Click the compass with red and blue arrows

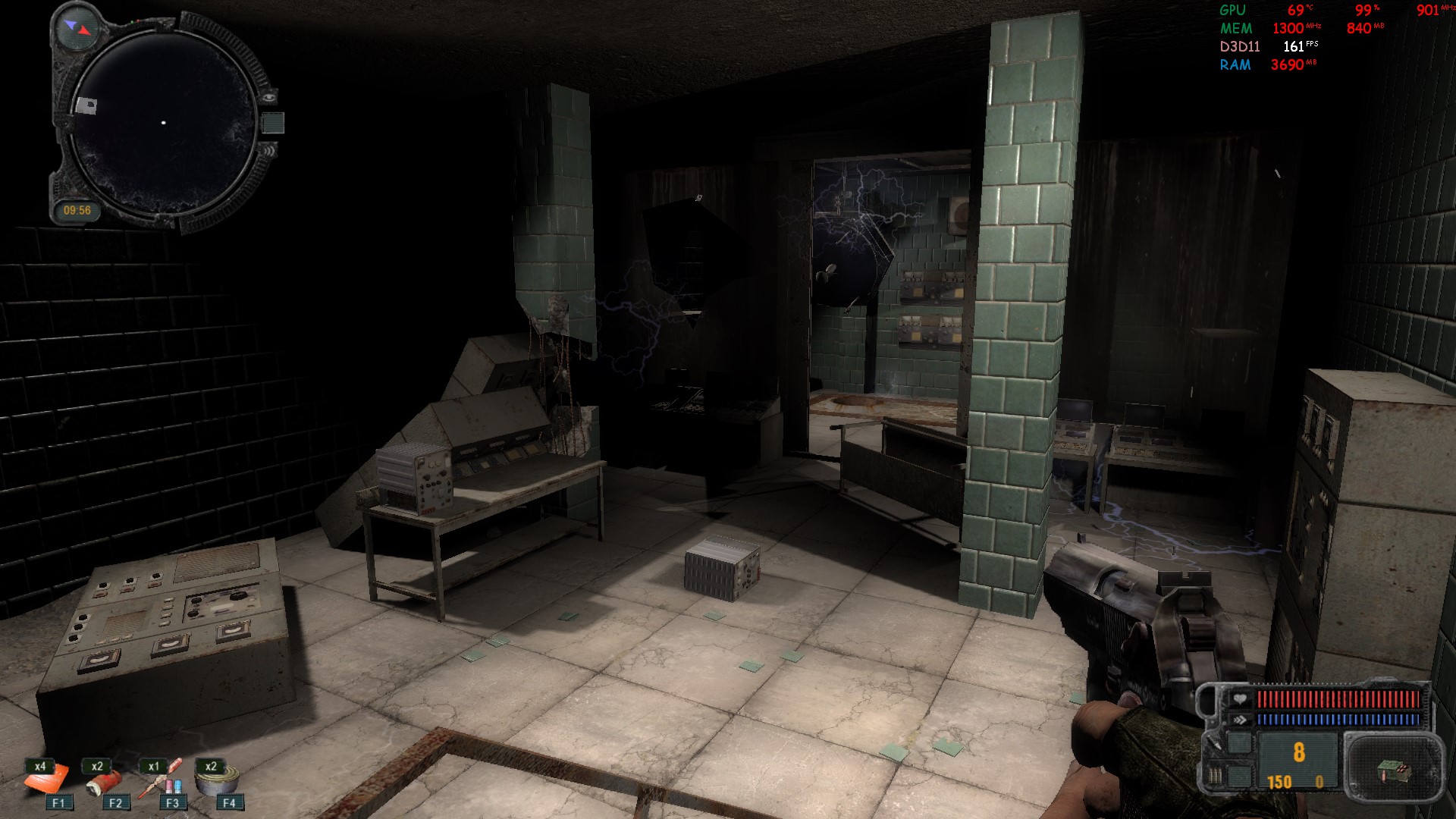point(77,28)
